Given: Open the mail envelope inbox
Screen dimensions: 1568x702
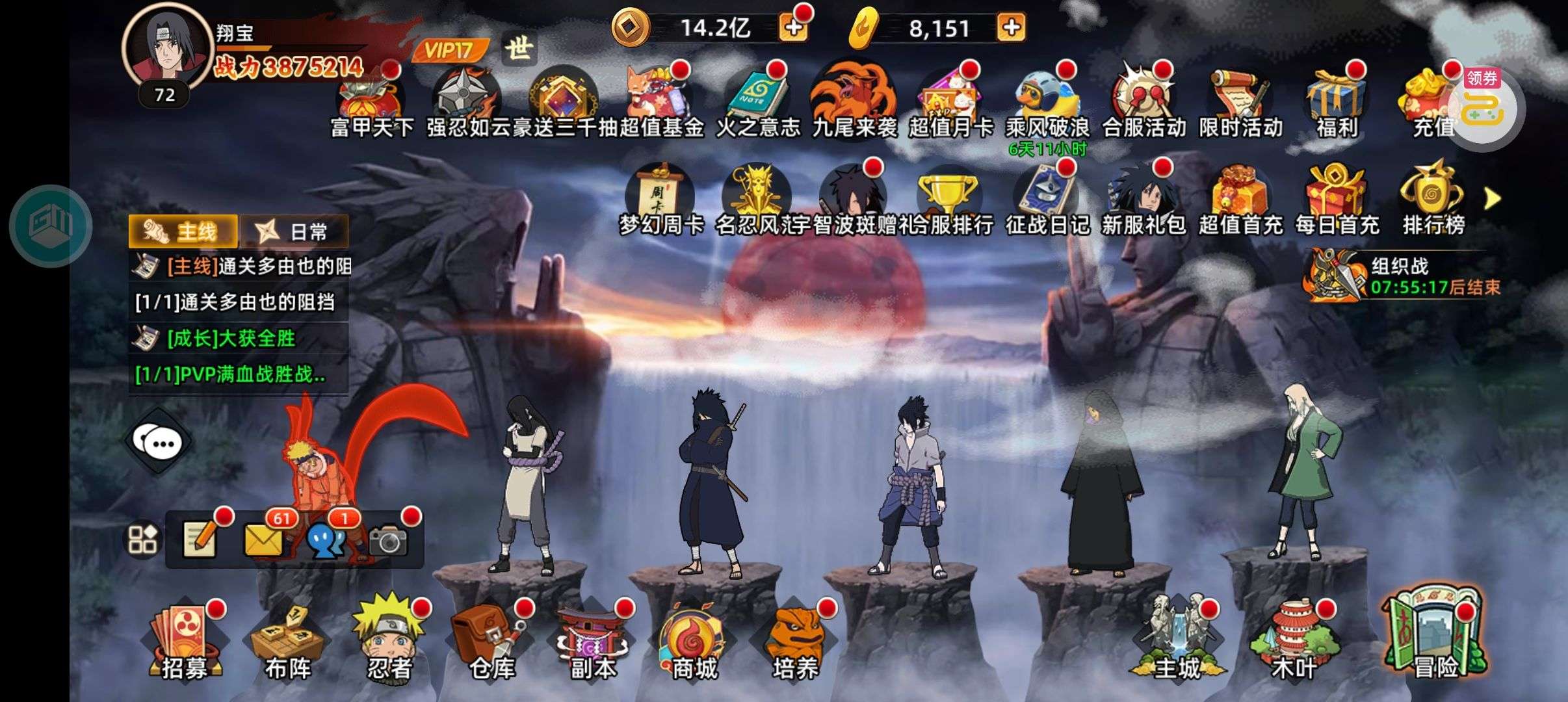Looking at the screenshot, I should point(264,539).
